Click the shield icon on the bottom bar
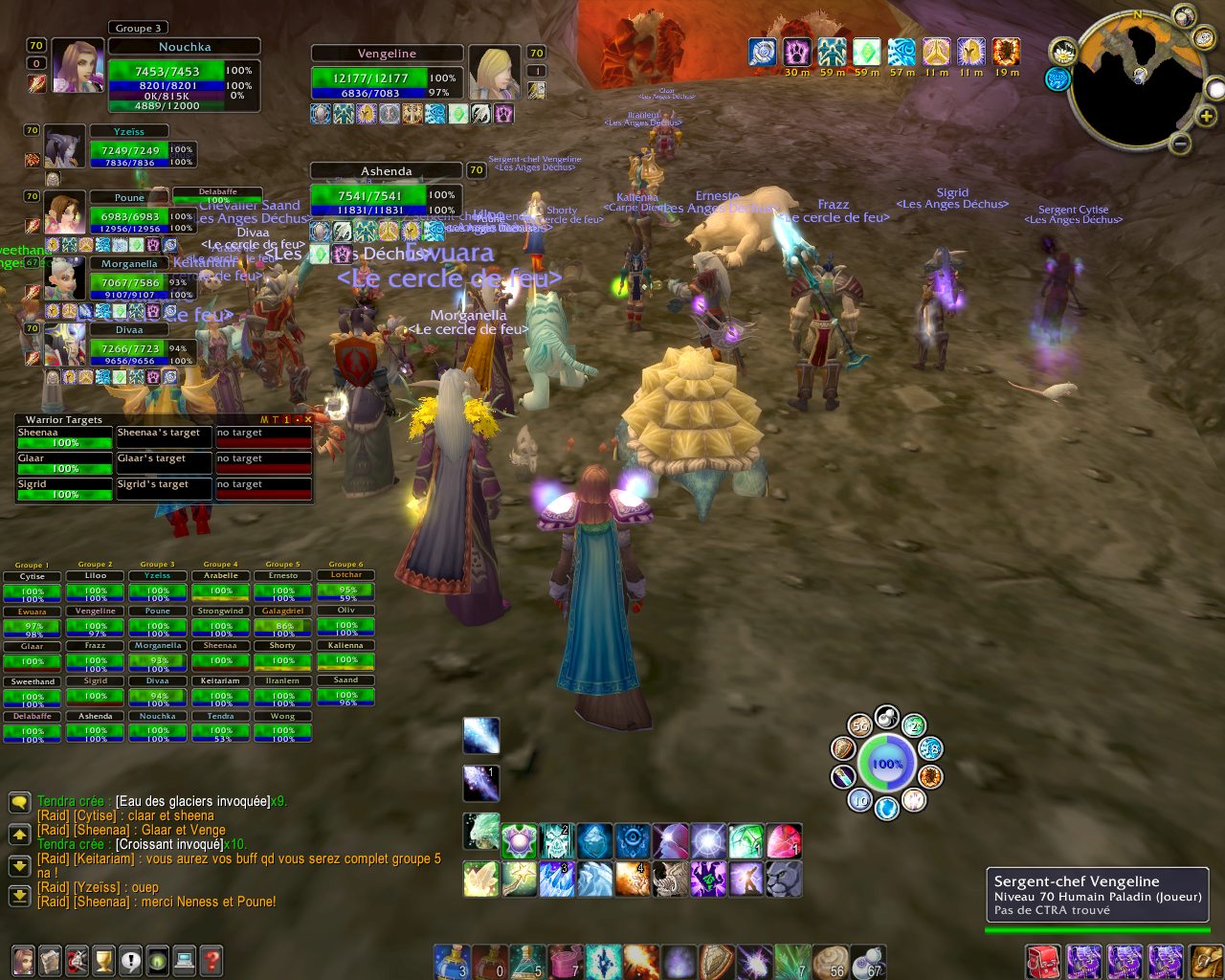Screen dimensions: 1225x980 [x=716, y=962]
